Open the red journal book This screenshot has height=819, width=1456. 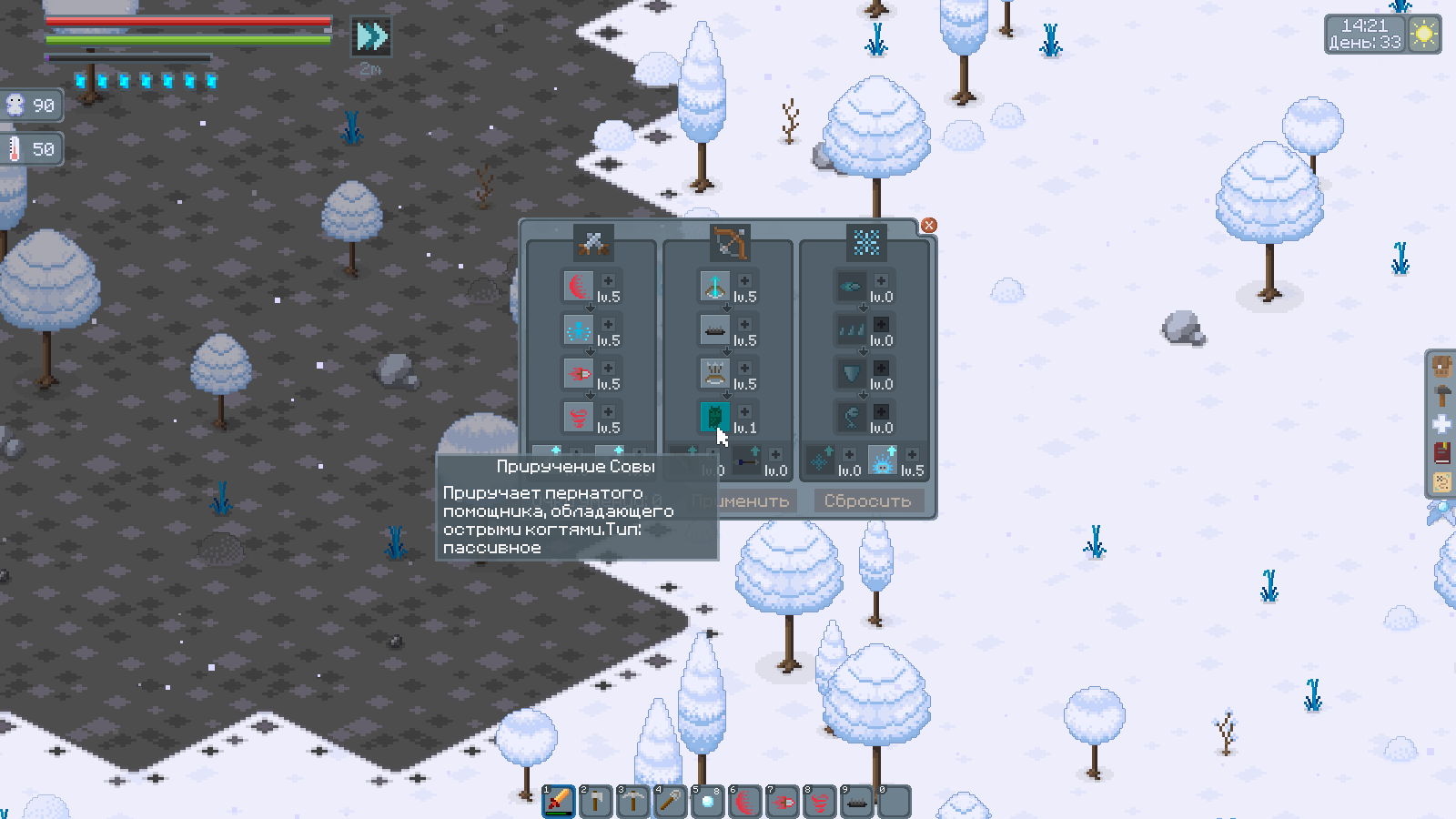pyautogui.click(x=1442, y=452)
